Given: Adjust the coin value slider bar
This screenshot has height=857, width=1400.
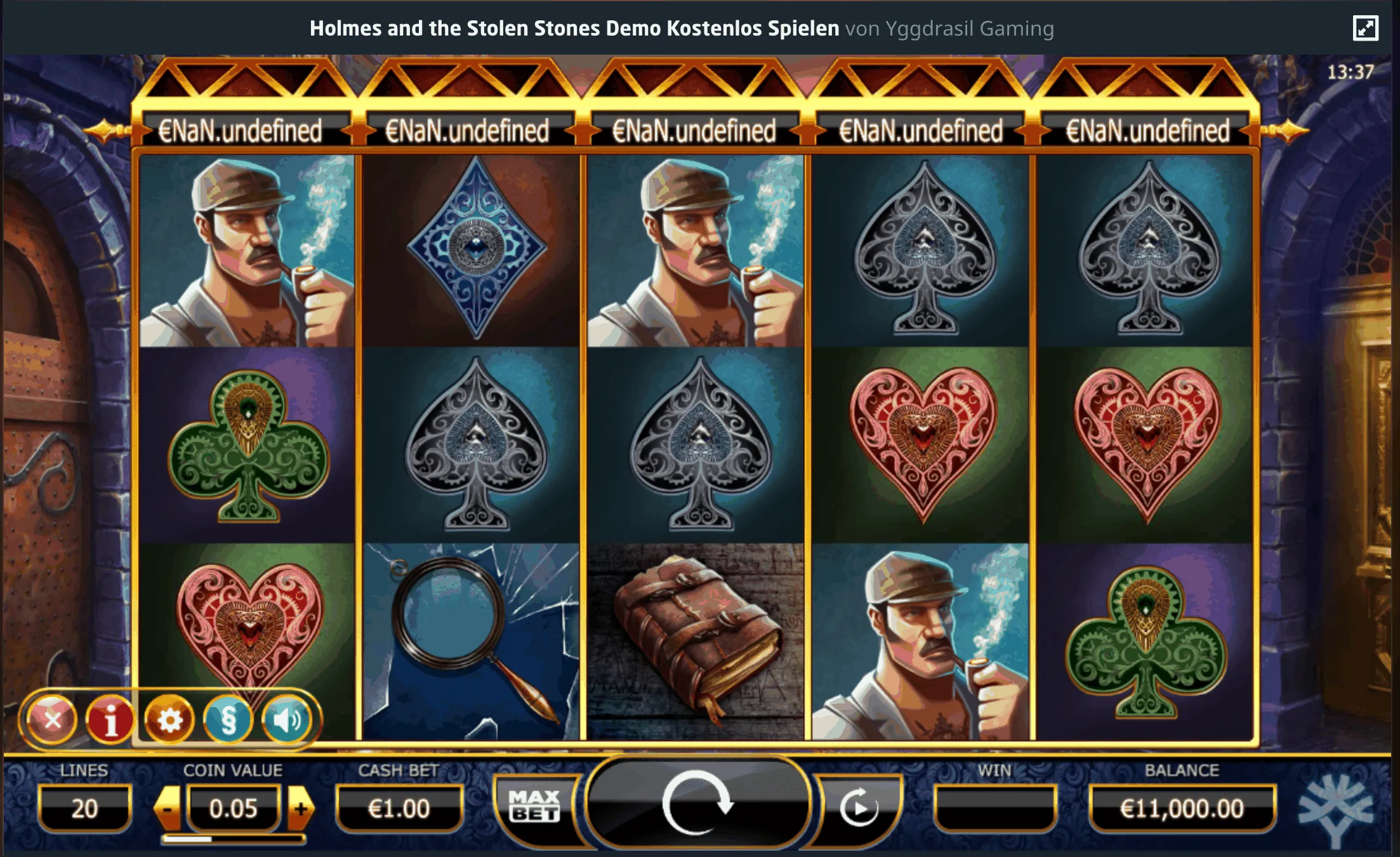Looking at the screenshot, I should pos(234,839).
